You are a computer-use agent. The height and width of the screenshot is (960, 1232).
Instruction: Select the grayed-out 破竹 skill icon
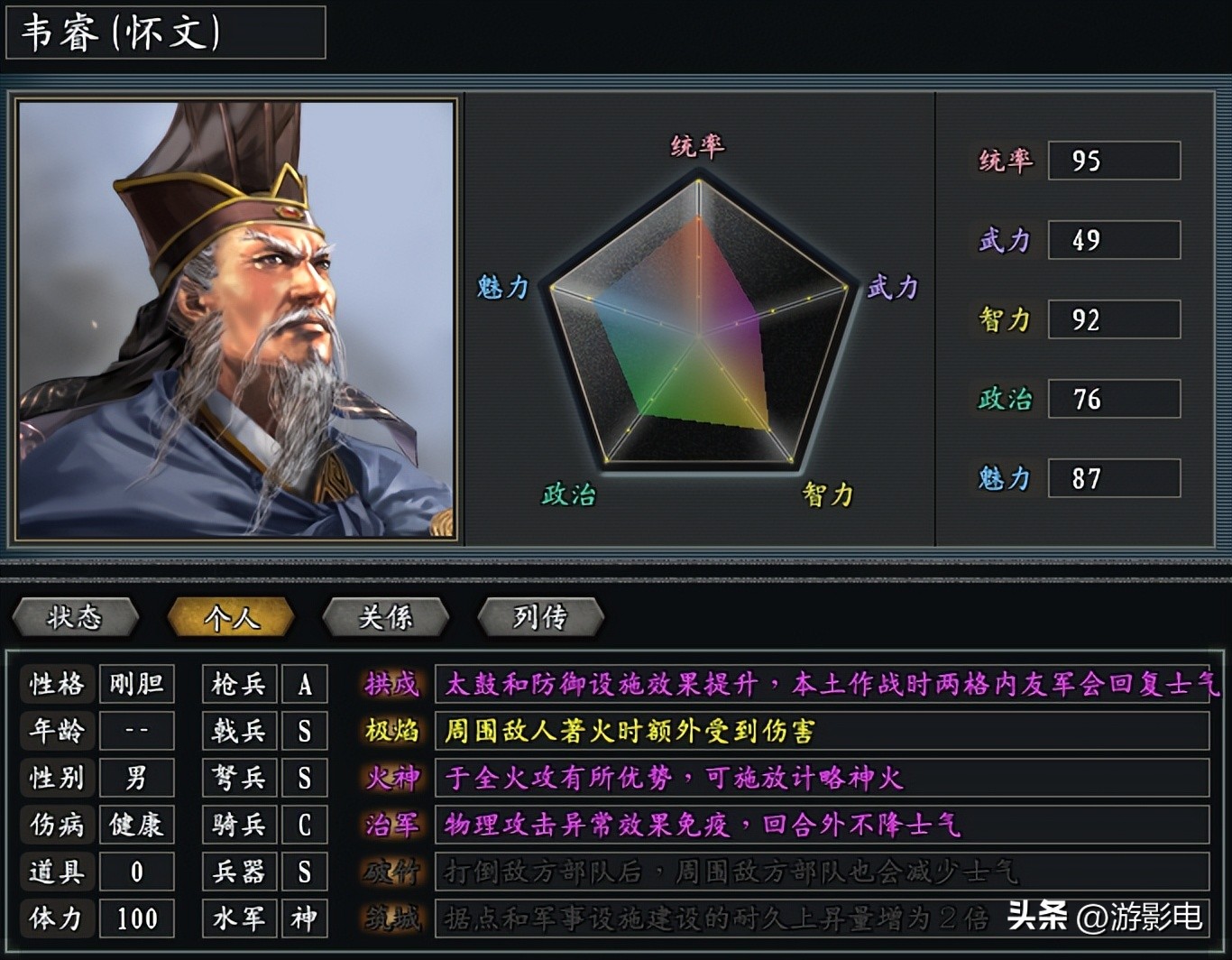coord(390,872)
